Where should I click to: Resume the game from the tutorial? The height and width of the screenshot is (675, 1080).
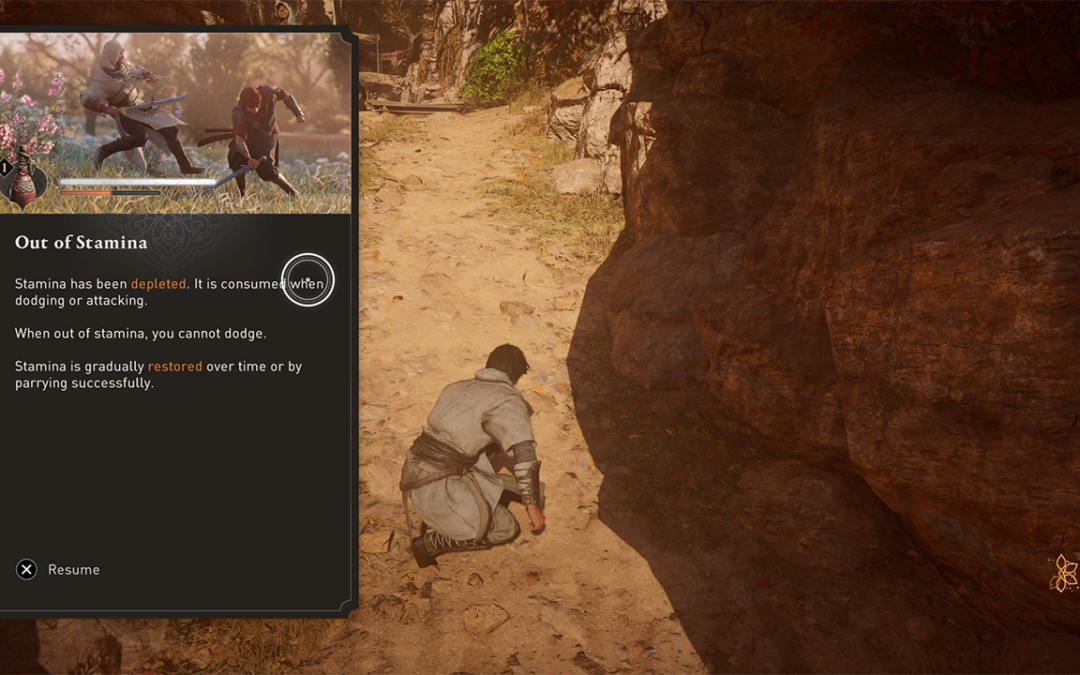[x=58, y=569]
